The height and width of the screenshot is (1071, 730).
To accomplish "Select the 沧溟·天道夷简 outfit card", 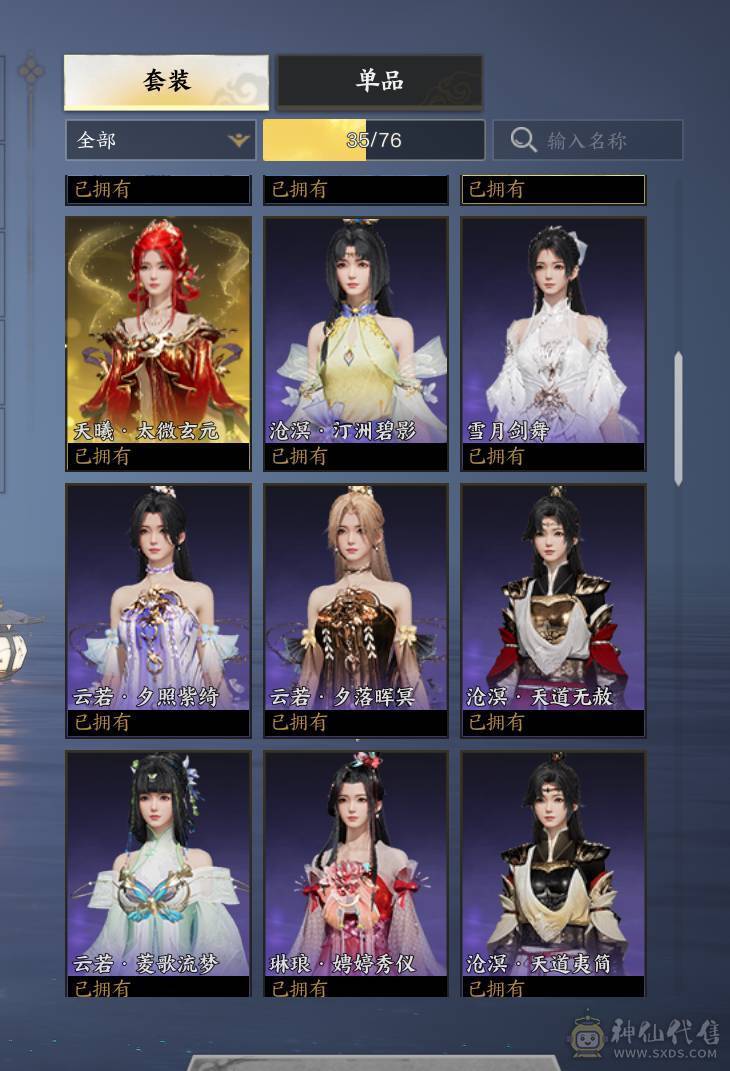I will click(x=553, y=868).
